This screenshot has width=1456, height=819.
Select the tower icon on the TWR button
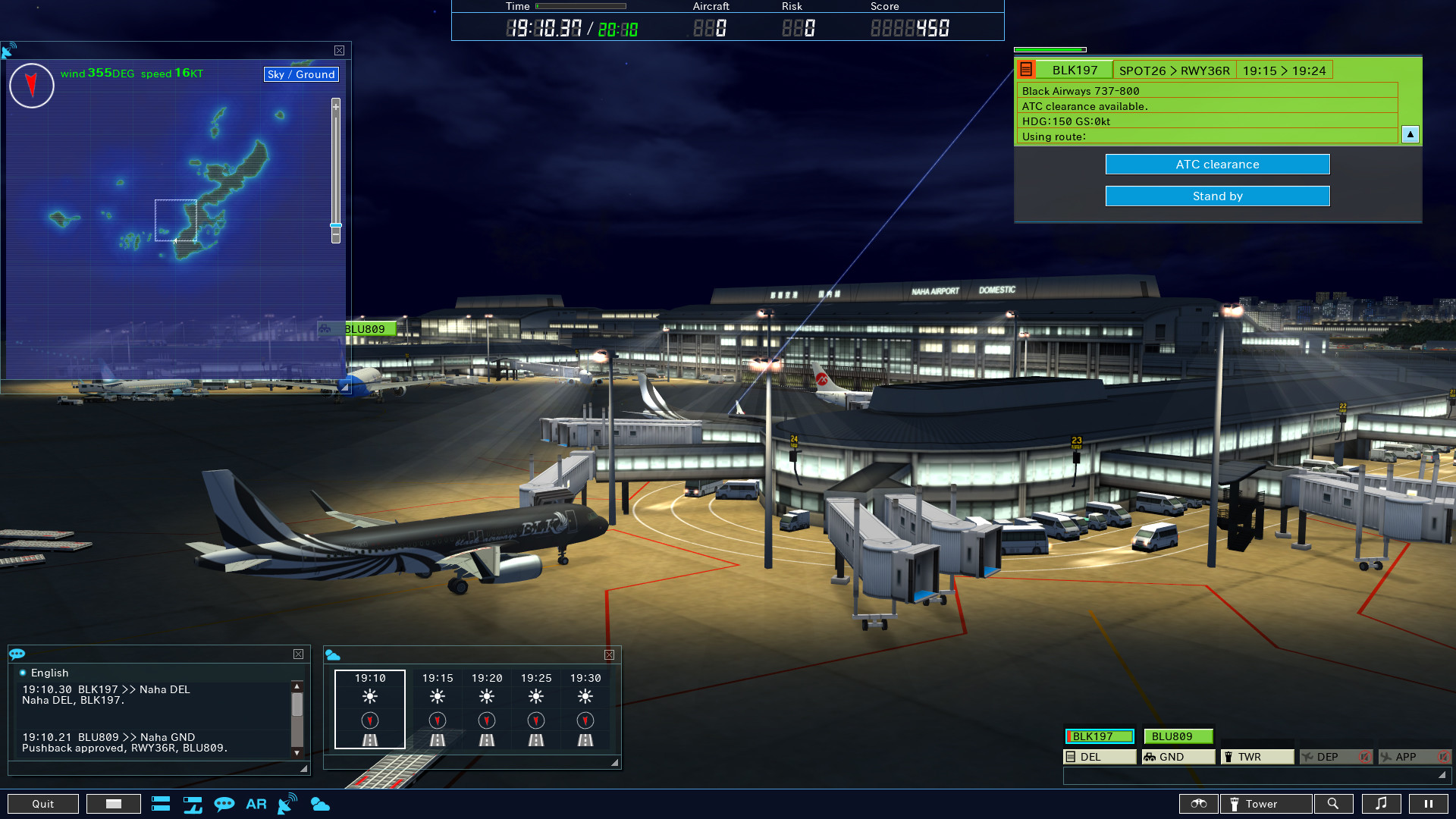pyautogui.click(x=1229, y=756)
